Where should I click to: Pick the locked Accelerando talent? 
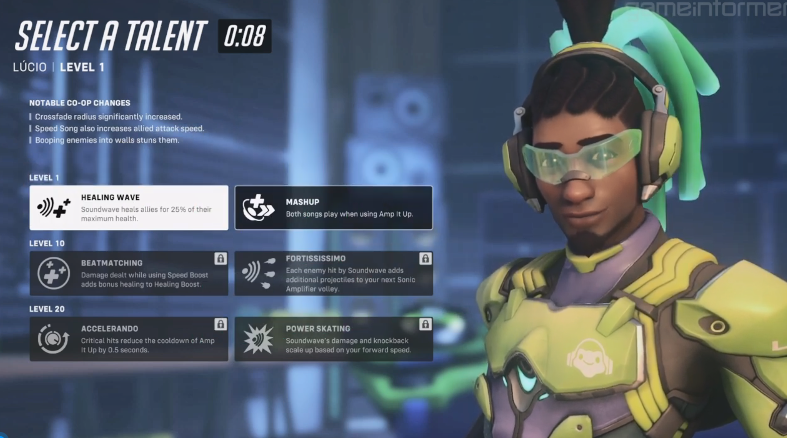pyautogui.click(x=128, y=339)
